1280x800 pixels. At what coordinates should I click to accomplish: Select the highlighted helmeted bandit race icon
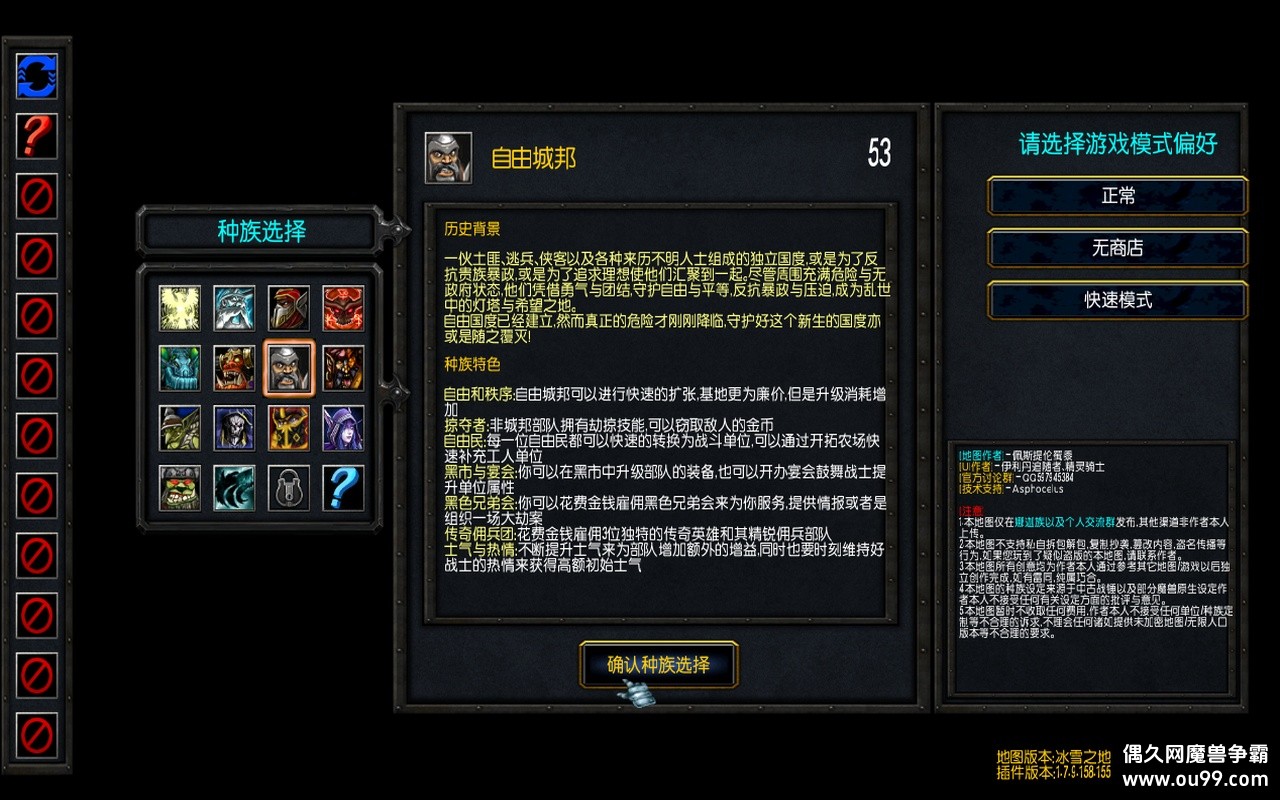click(x=289, y=368)
